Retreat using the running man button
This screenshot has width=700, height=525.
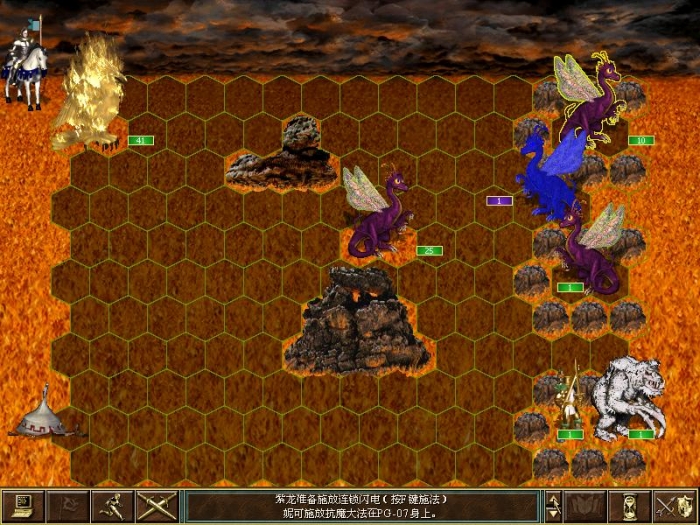point(111,506)
